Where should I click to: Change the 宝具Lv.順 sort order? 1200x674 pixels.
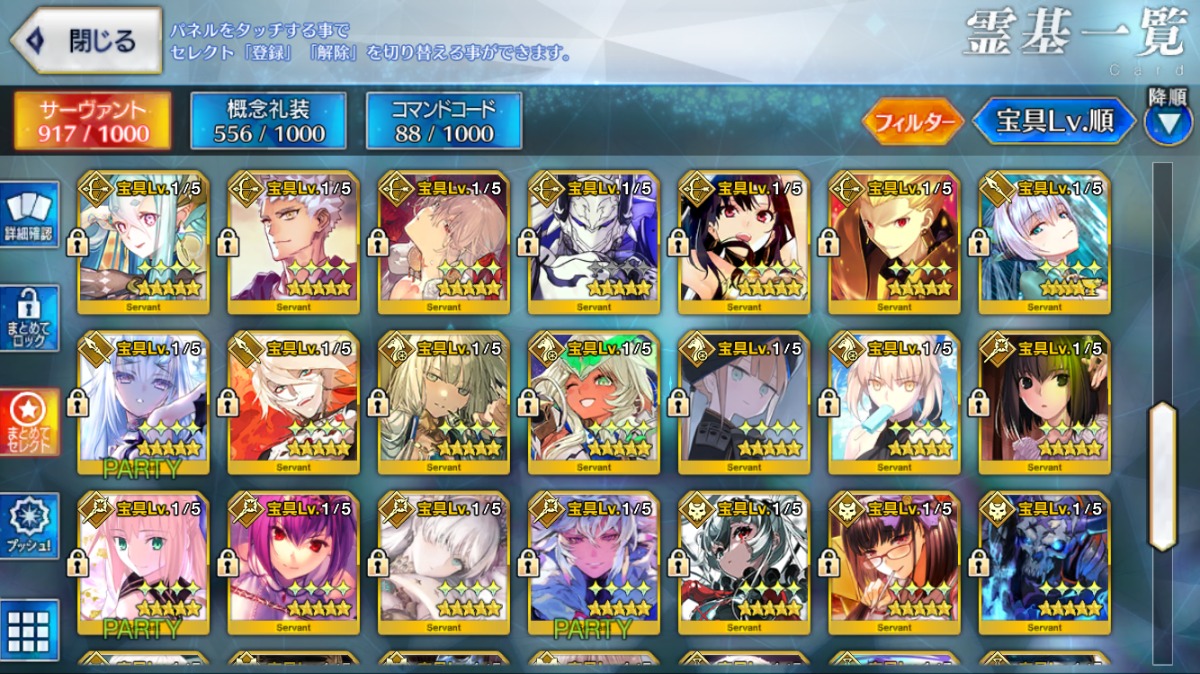(x=1054, y=122)
